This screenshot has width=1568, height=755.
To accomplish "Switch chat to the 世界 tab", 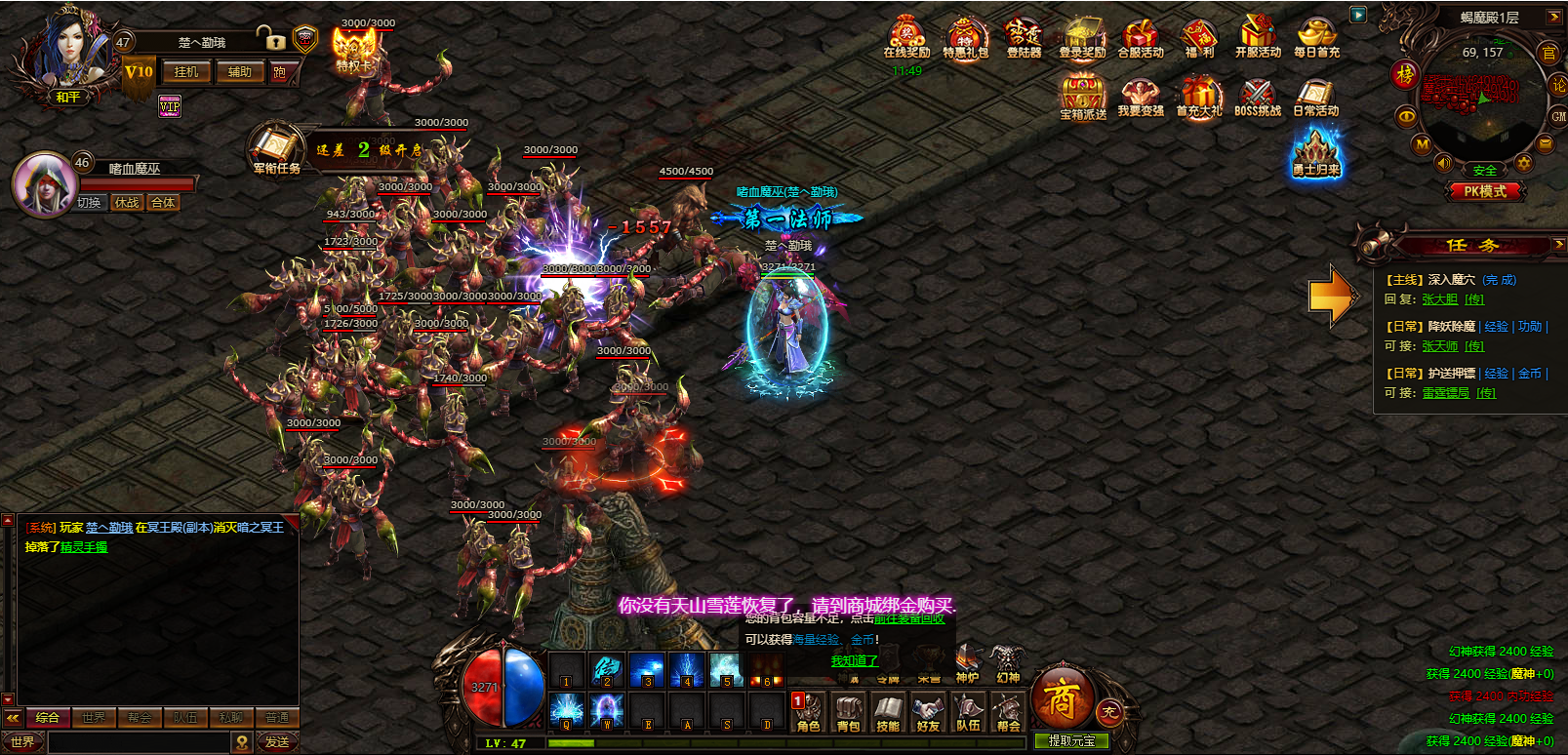I will pos(94,718).
